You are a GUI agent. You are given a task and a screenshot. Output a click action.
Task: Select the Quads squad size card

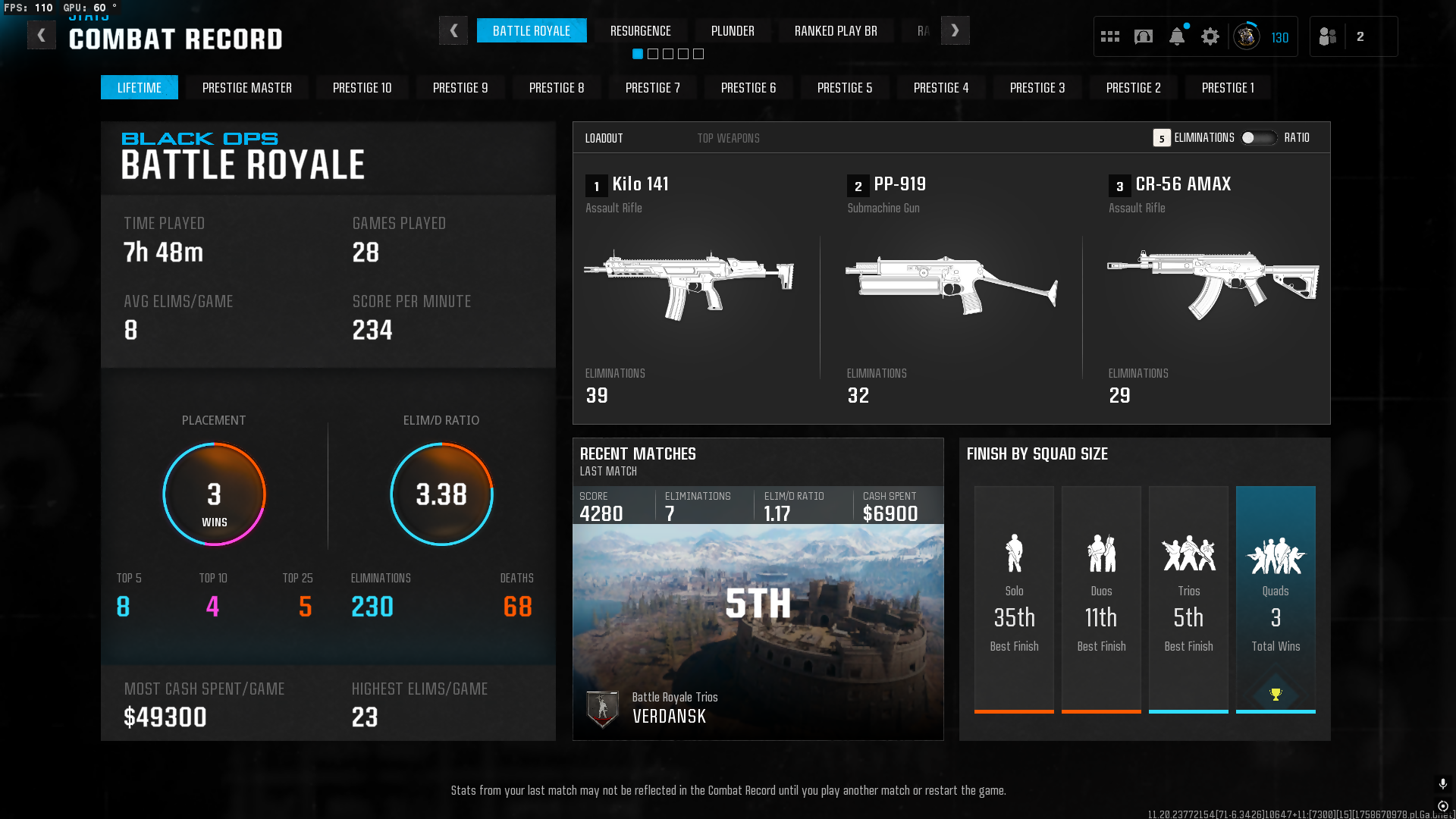point(1276,599)
